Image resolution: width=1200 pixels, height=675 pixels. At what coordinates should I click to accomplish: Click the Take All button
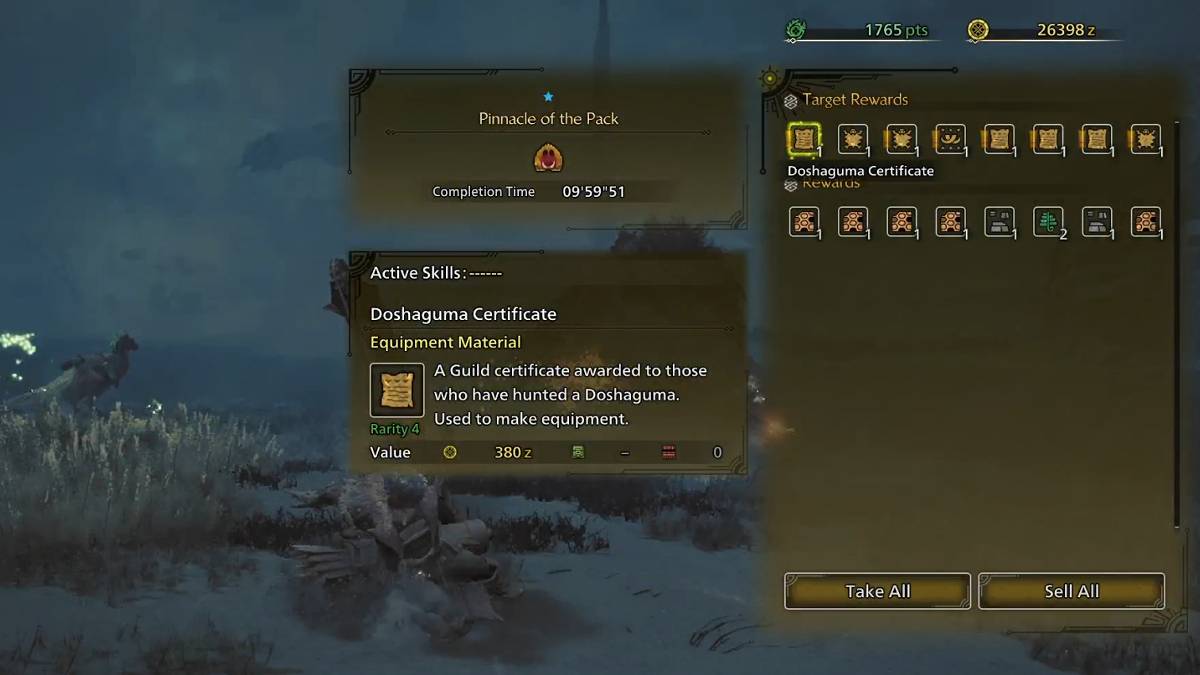pyautogui.click(x=877, y=591)
